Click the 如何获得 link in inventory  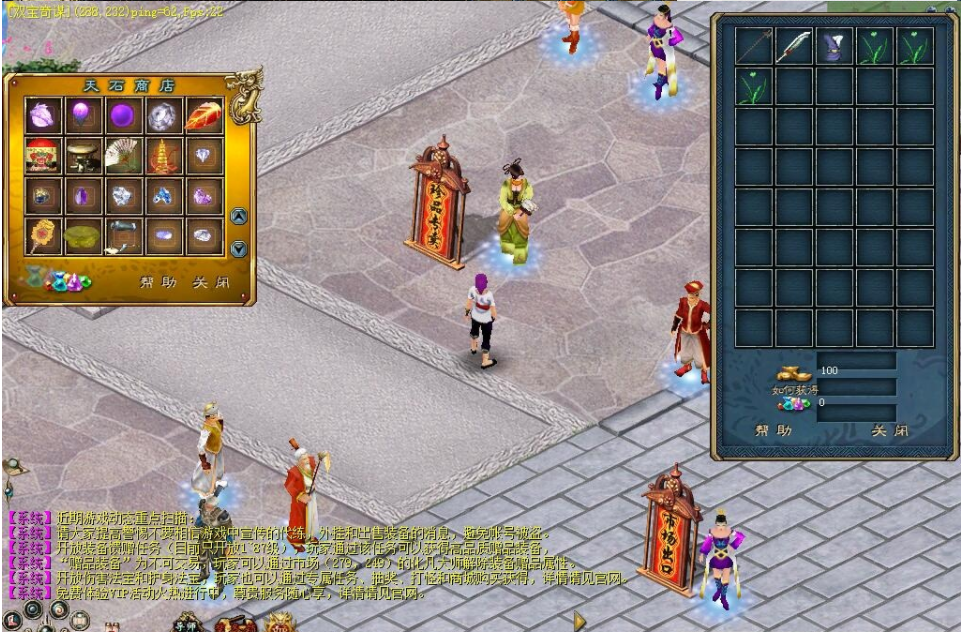tap(795, 389)
